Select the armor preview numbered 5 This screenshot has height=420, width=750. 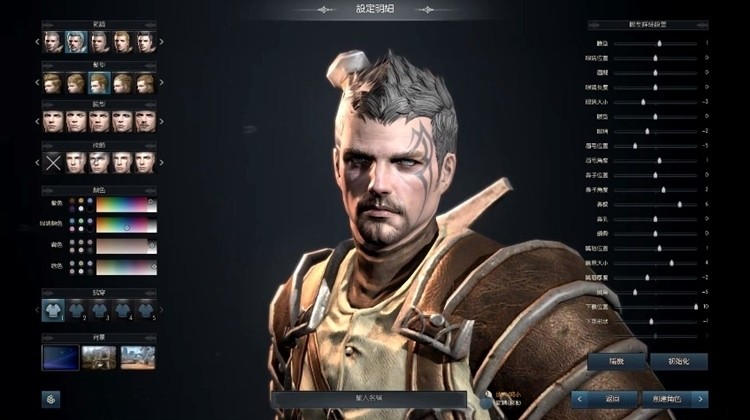pos(146,310)
